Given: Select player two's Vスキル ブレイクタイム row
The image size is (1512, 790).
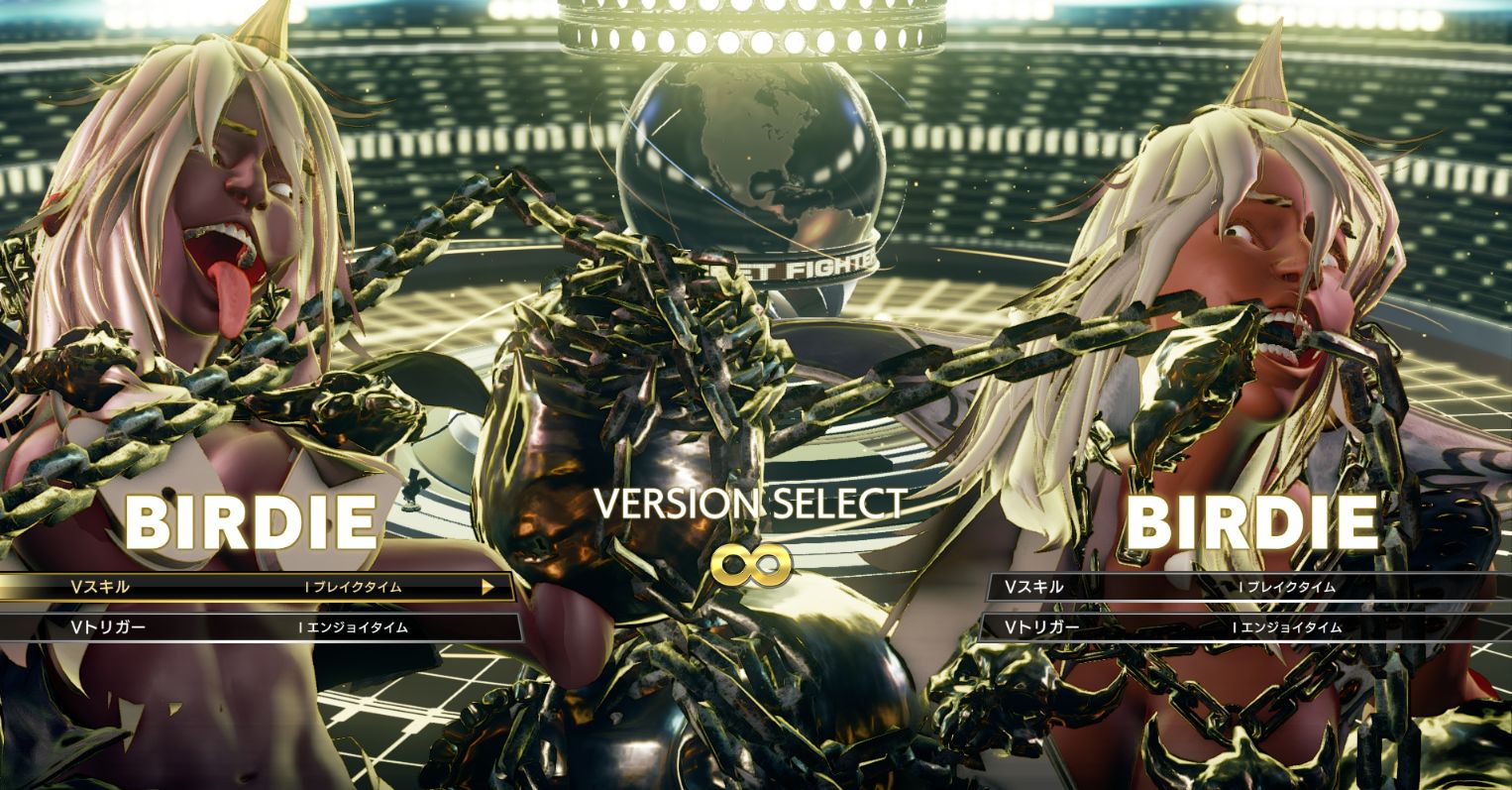Looking at the screenshot, I should (1243, 587).
